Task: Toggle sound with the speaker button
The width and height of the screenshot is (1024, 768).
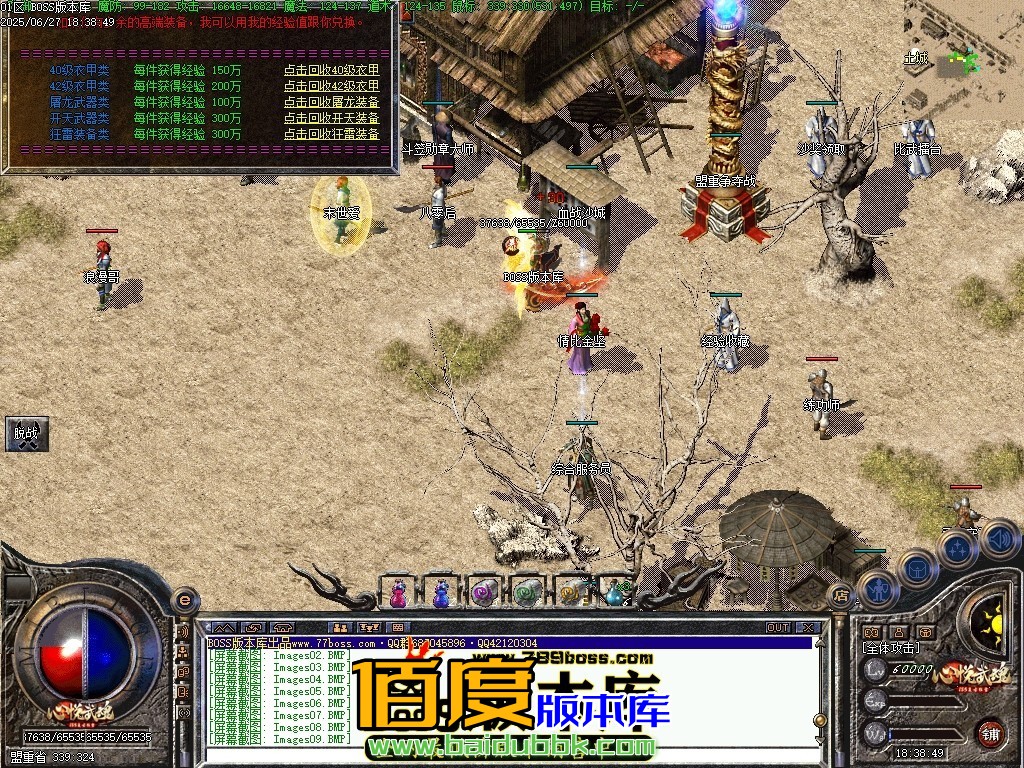Action: click(999, 539)
